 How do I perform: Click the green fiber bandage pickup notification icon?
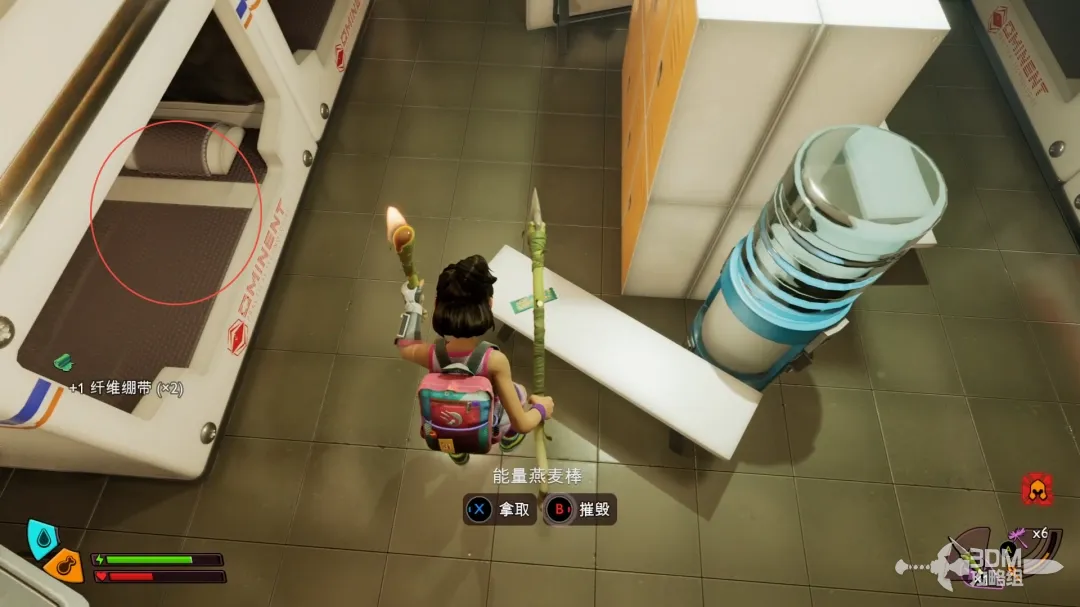pos(63,361)
